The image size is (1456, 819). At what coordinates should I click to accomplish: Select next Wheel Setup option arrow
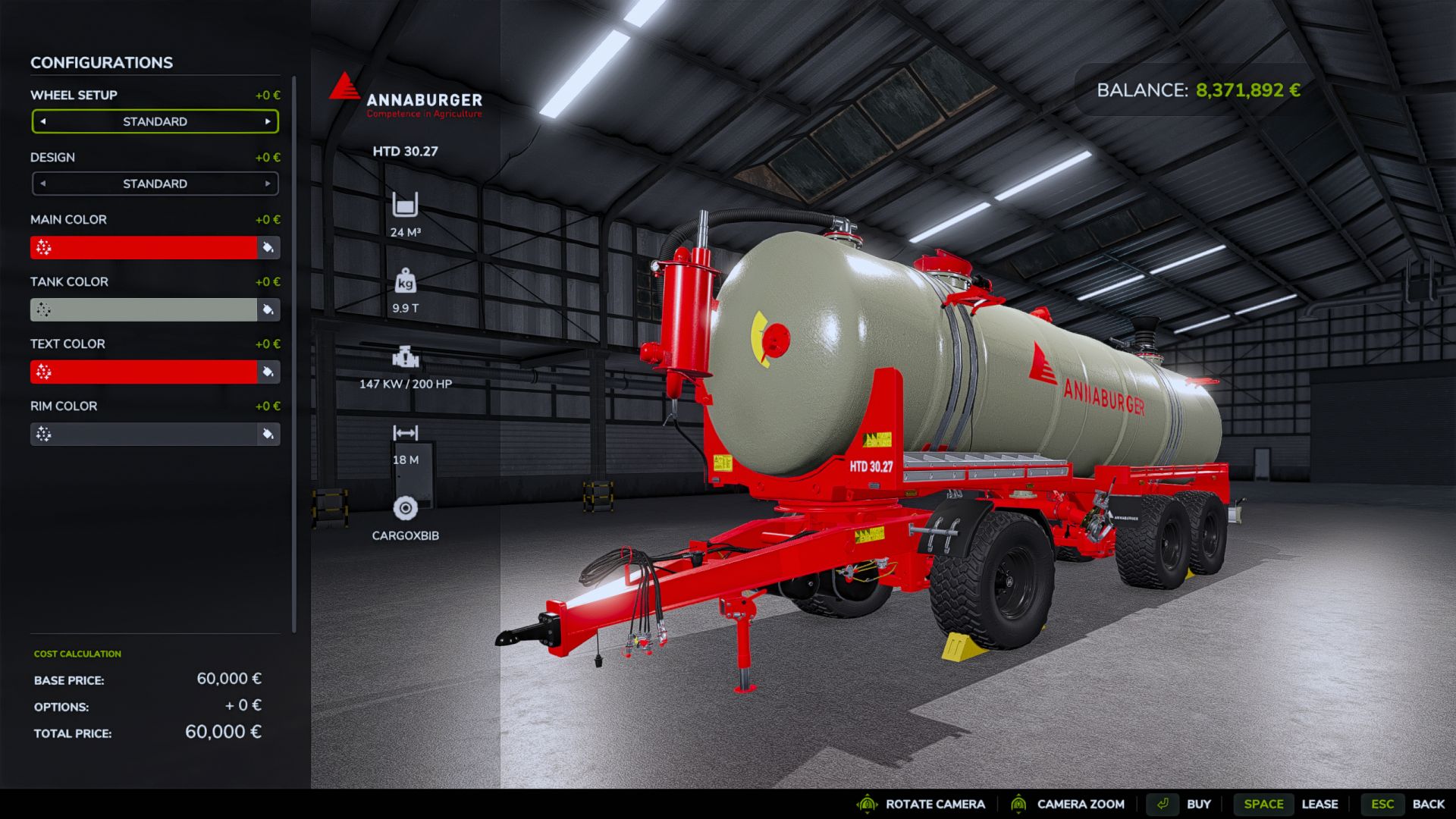(x=268, y=121)
